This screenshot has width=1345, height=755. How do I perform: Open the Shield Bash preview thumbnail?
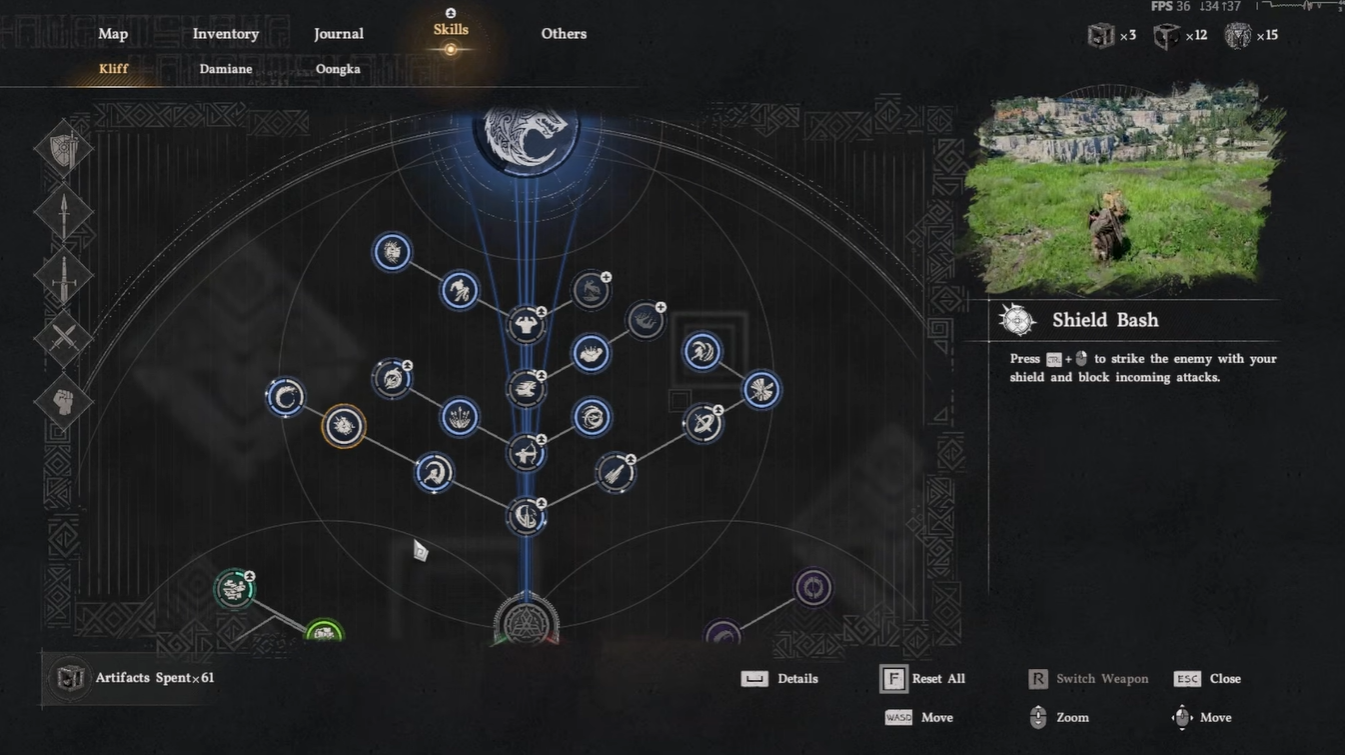pyautogui.click(x=1122, y=190)
